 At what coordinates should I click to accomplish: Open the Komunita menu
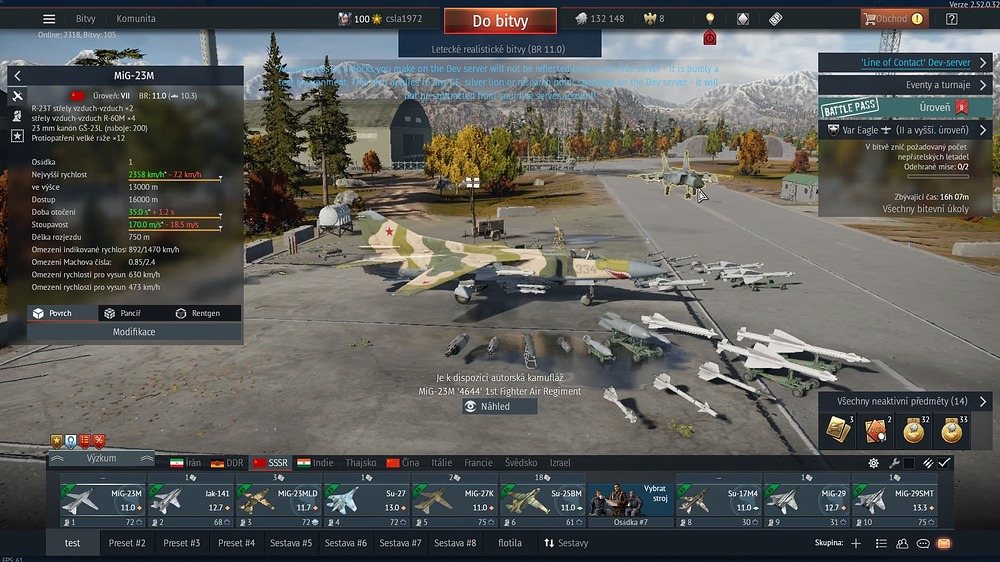(x=136, y=19)
